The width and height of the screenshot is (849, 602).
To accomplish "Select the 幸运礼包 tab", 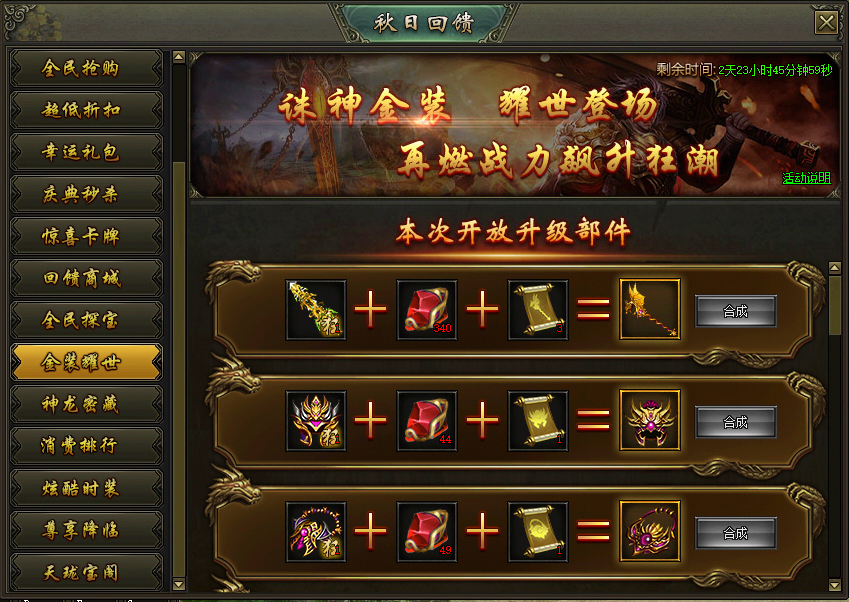I will point(85,152).
